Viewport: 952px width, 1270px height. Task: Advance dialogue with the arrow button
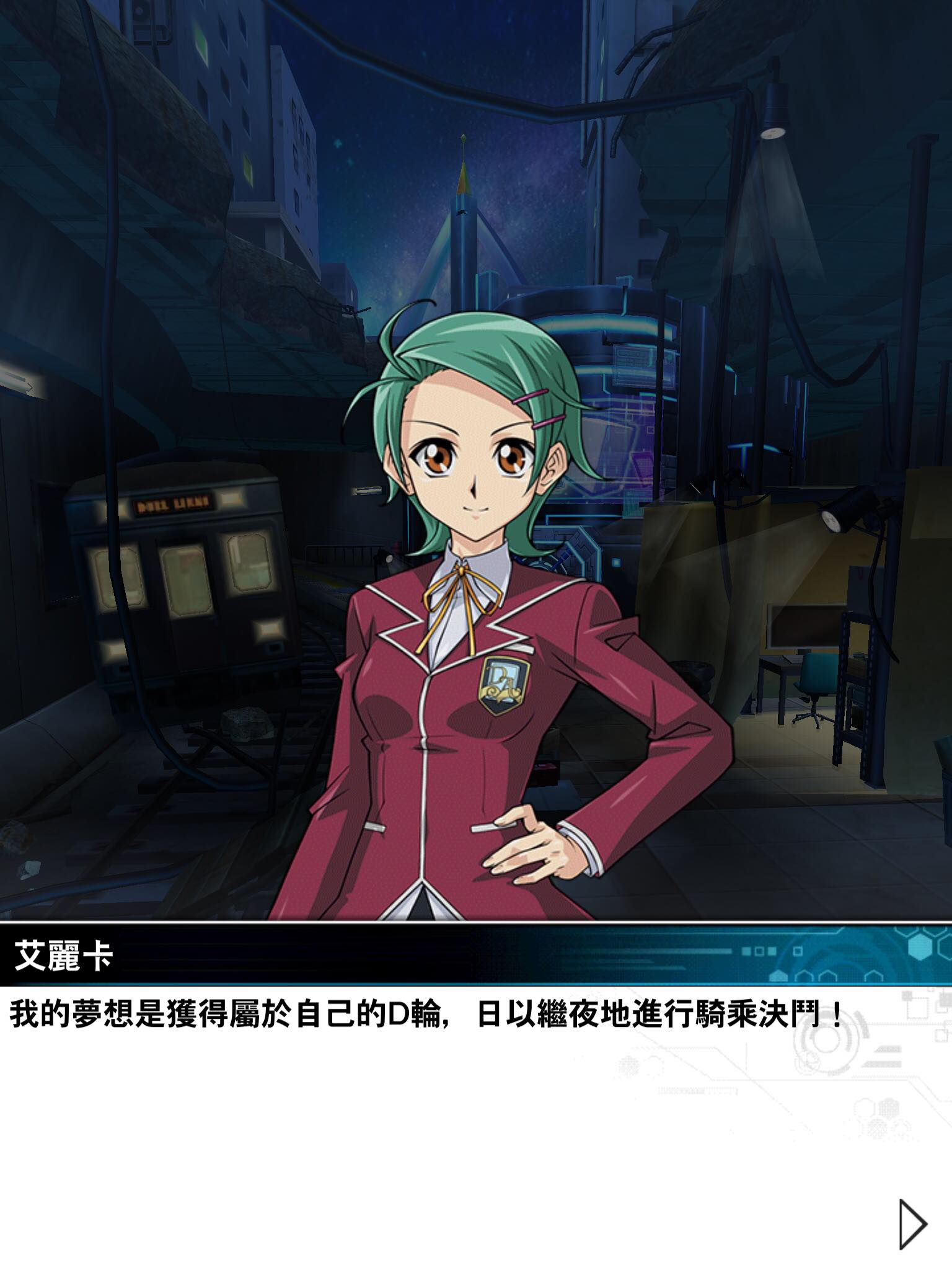(x=911, y=1223)
